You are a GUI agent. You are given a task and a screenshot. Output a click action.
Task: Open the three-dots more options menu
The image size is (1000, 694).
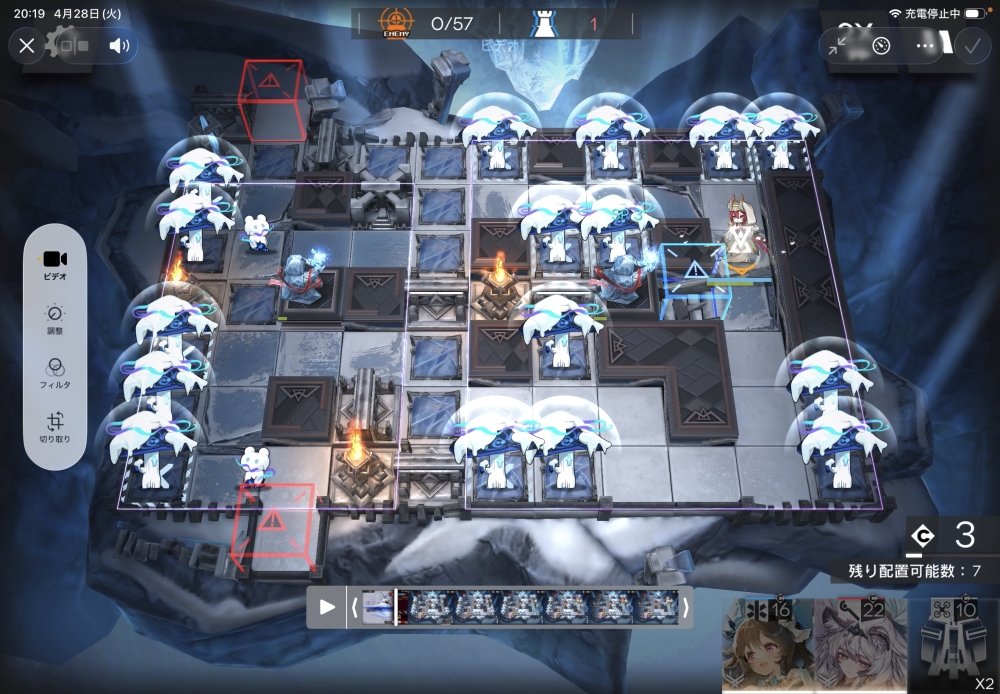[926, 45]
